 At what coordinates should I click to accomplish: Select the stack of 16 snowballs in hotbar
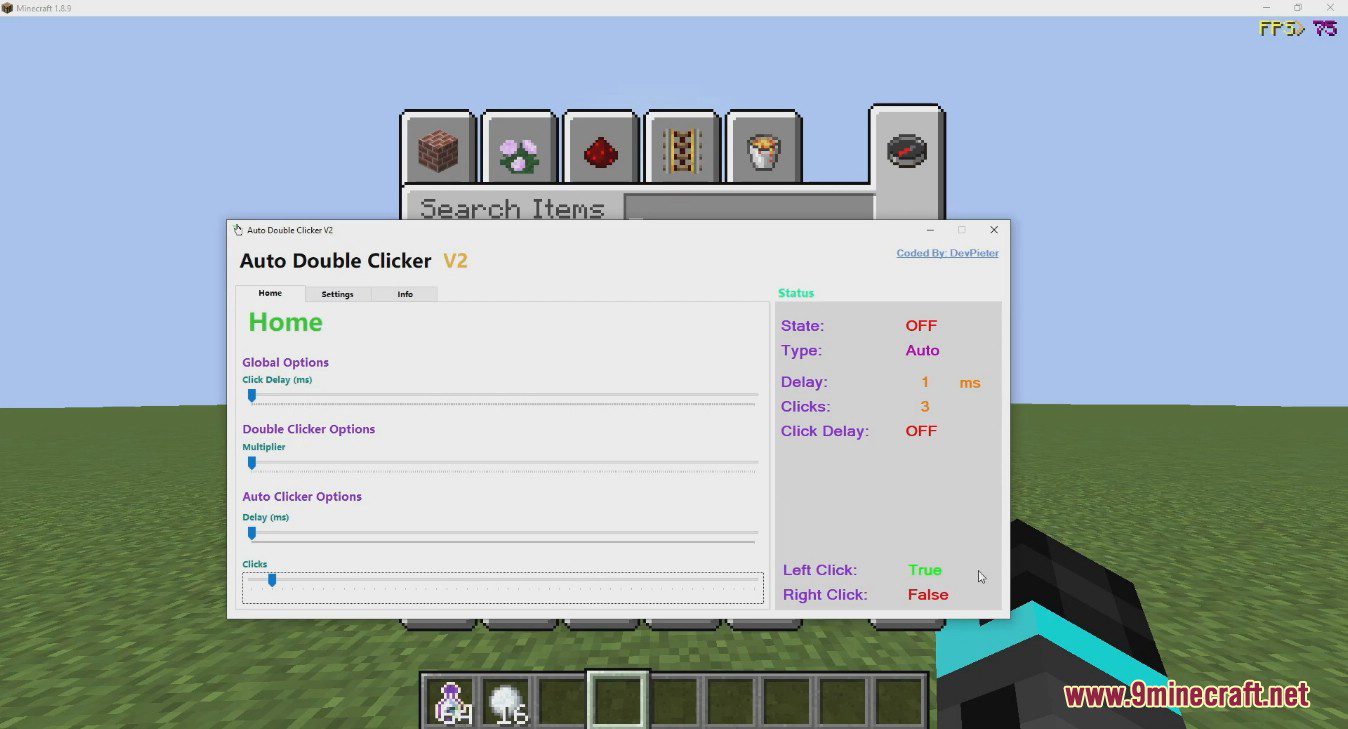coord(506,700)
